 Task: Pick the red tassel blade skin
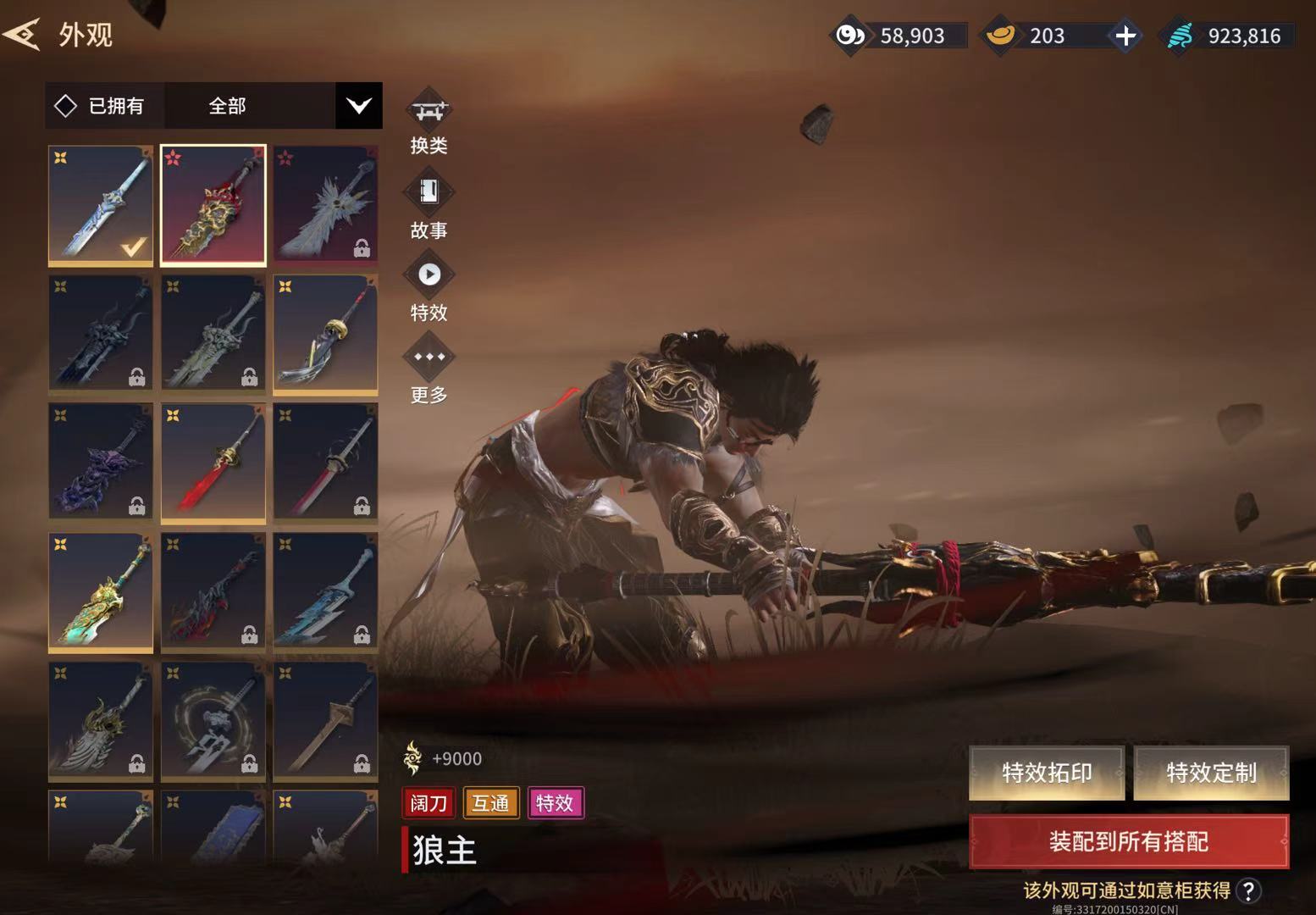[x=213, y=462]
